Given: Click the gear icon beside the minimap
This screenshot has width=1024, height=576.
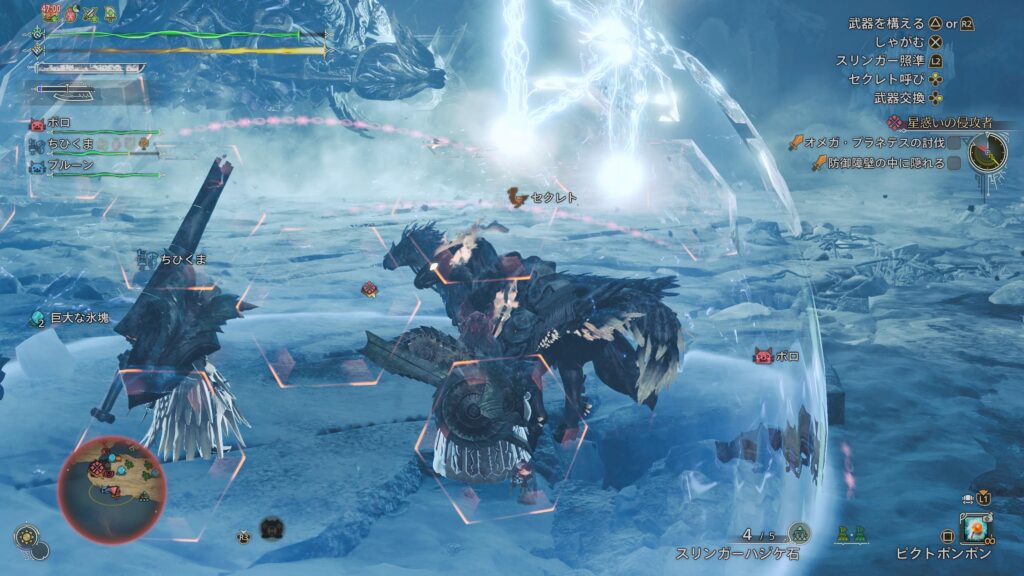Looking at the screenshot, I should pos(27,537).
